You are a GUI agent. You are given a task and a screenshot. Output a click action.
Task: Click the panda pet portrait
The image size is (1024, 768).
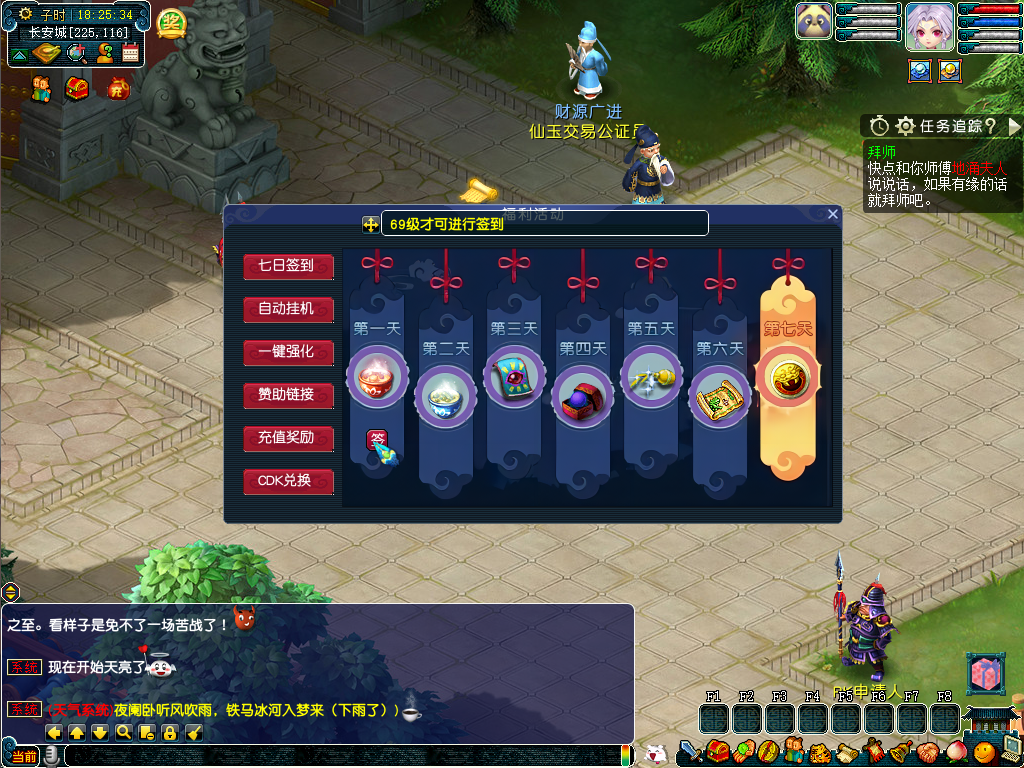coord(814,21)
